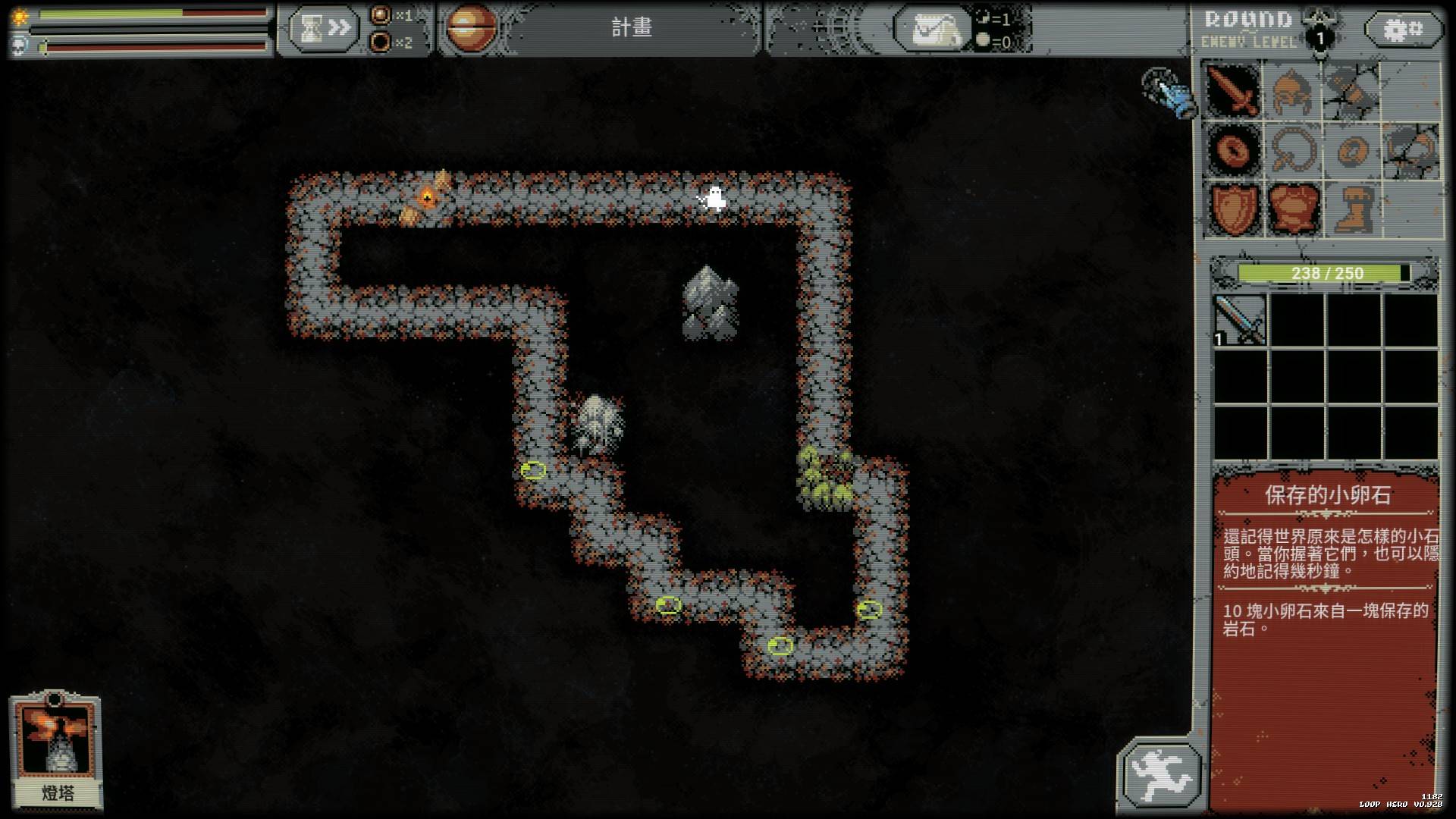Viewport: 1456px width, 819px height.
Task: Pick the level 1 sword in inventory
Action: coord(1241,320)
